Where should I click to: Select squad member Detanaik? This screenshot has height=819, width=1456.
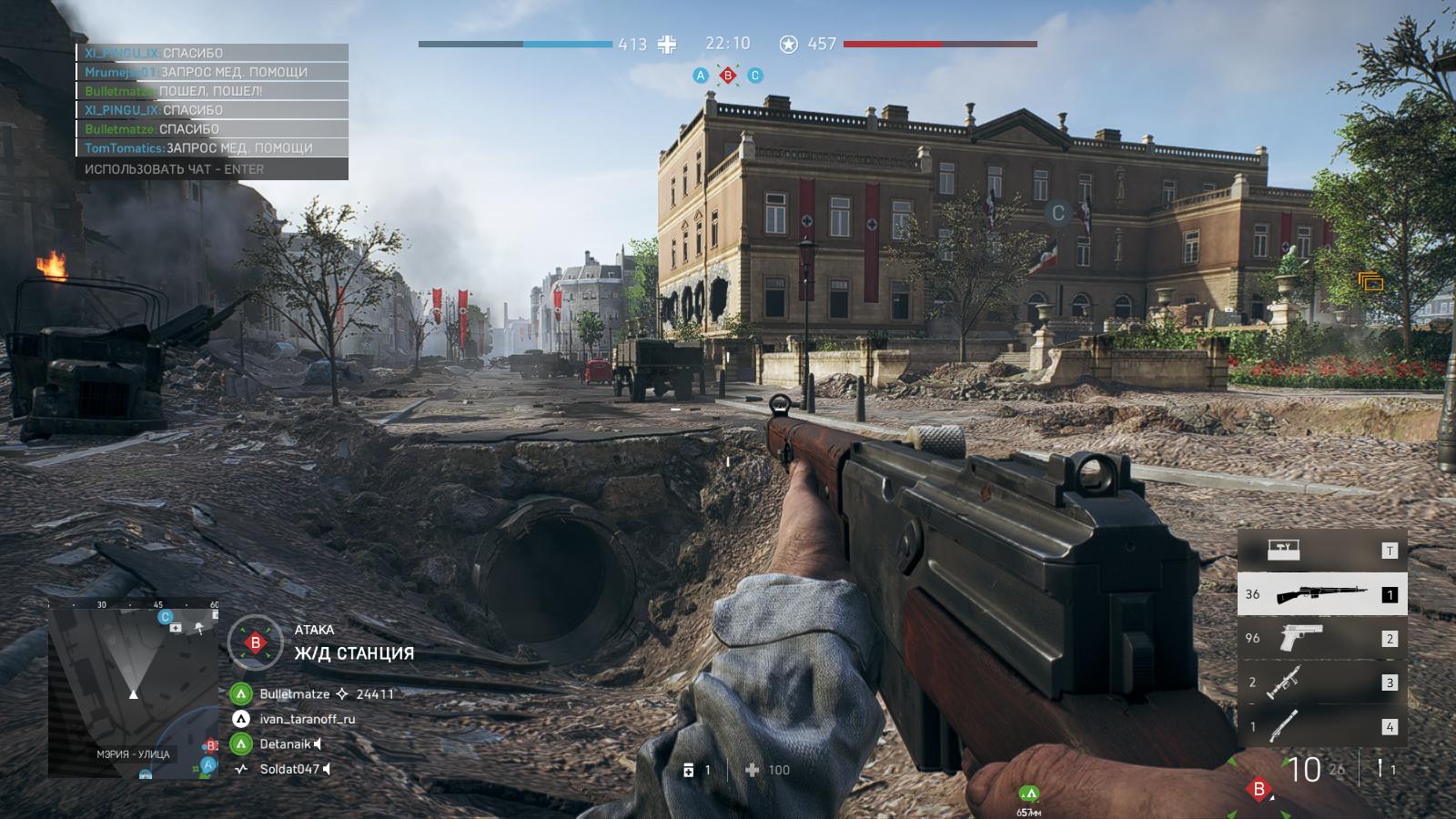[x=285, y=744]
